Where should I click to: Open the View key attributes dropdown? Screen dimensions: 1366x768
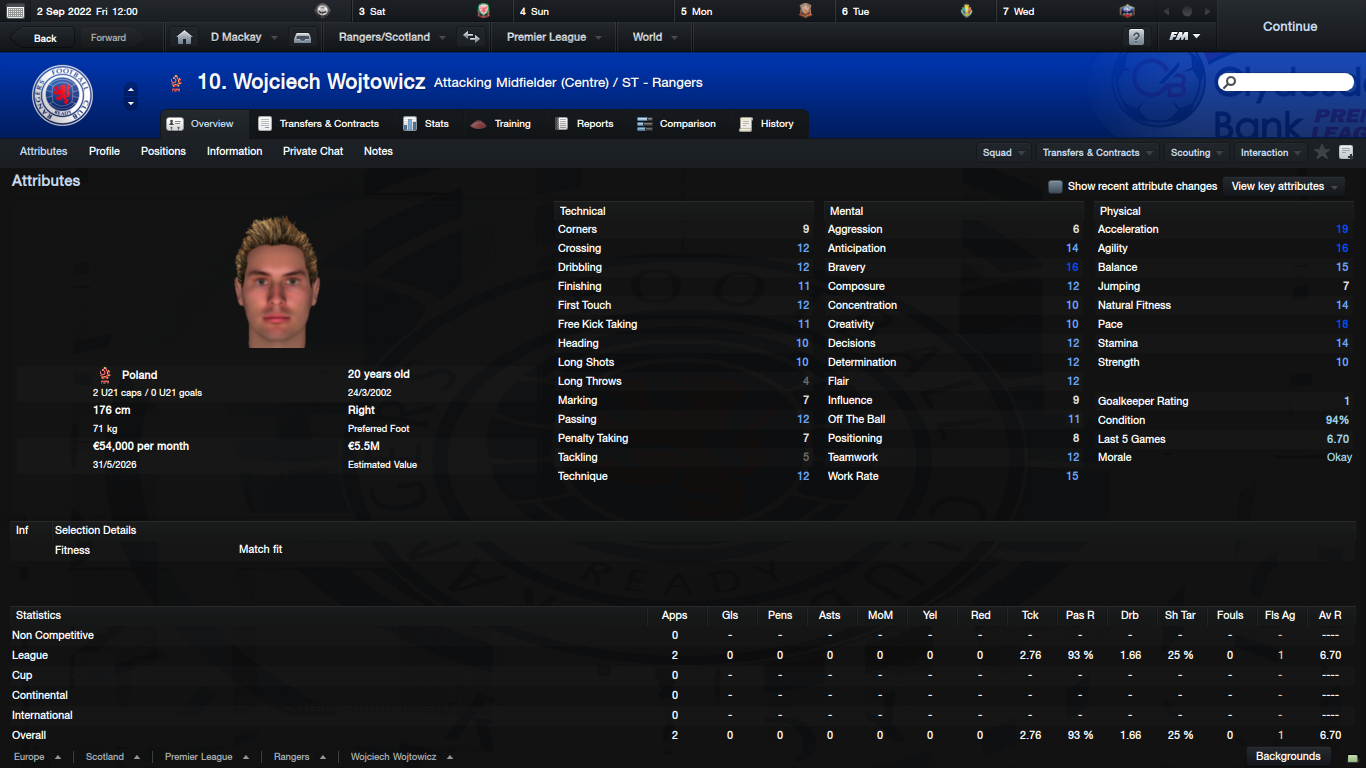pyautogui.click(x=1284, y=187)
